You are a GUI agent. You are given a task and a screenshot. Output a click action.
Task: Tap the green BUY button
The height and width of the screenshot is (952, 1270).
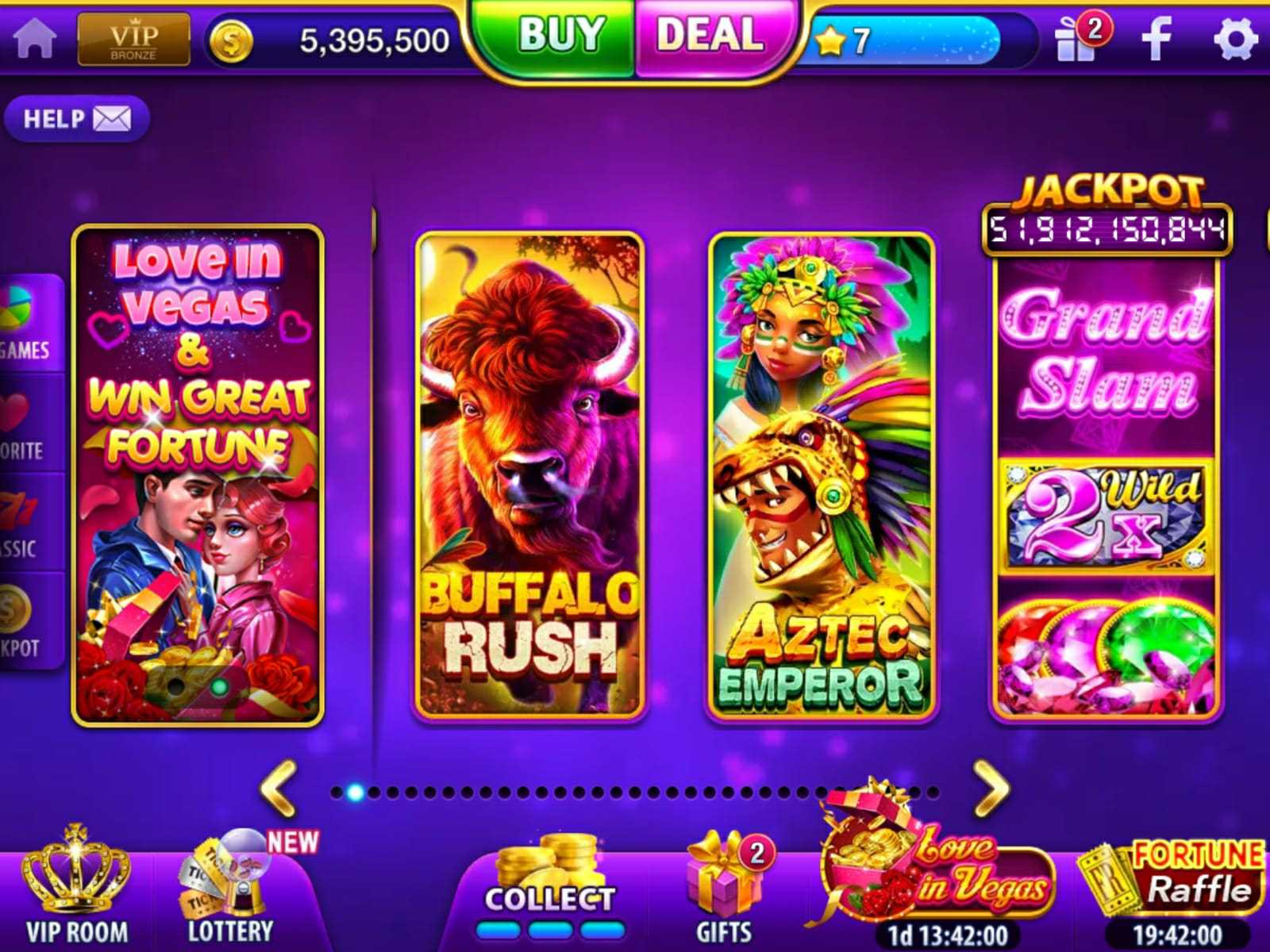click(560, 36)
